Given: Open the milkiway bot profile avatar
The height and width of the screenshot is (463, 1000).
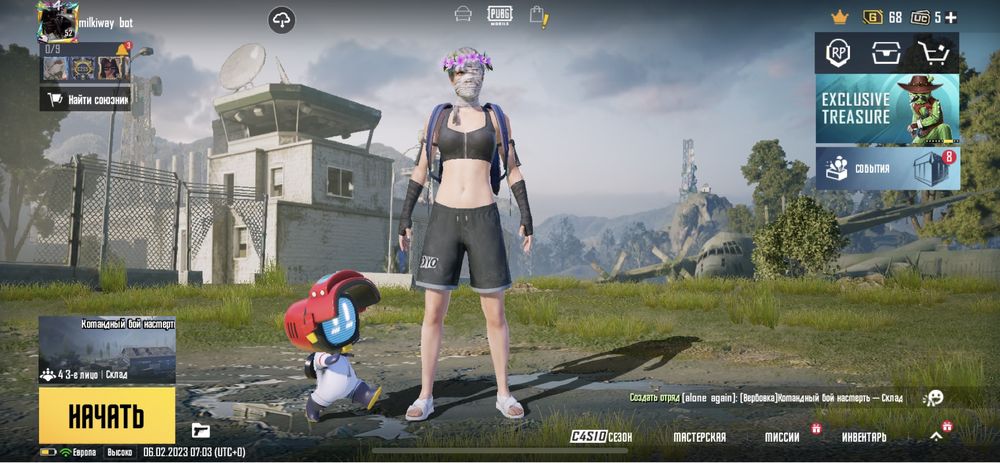Looking at the screenshot, I should pos(57,20).
